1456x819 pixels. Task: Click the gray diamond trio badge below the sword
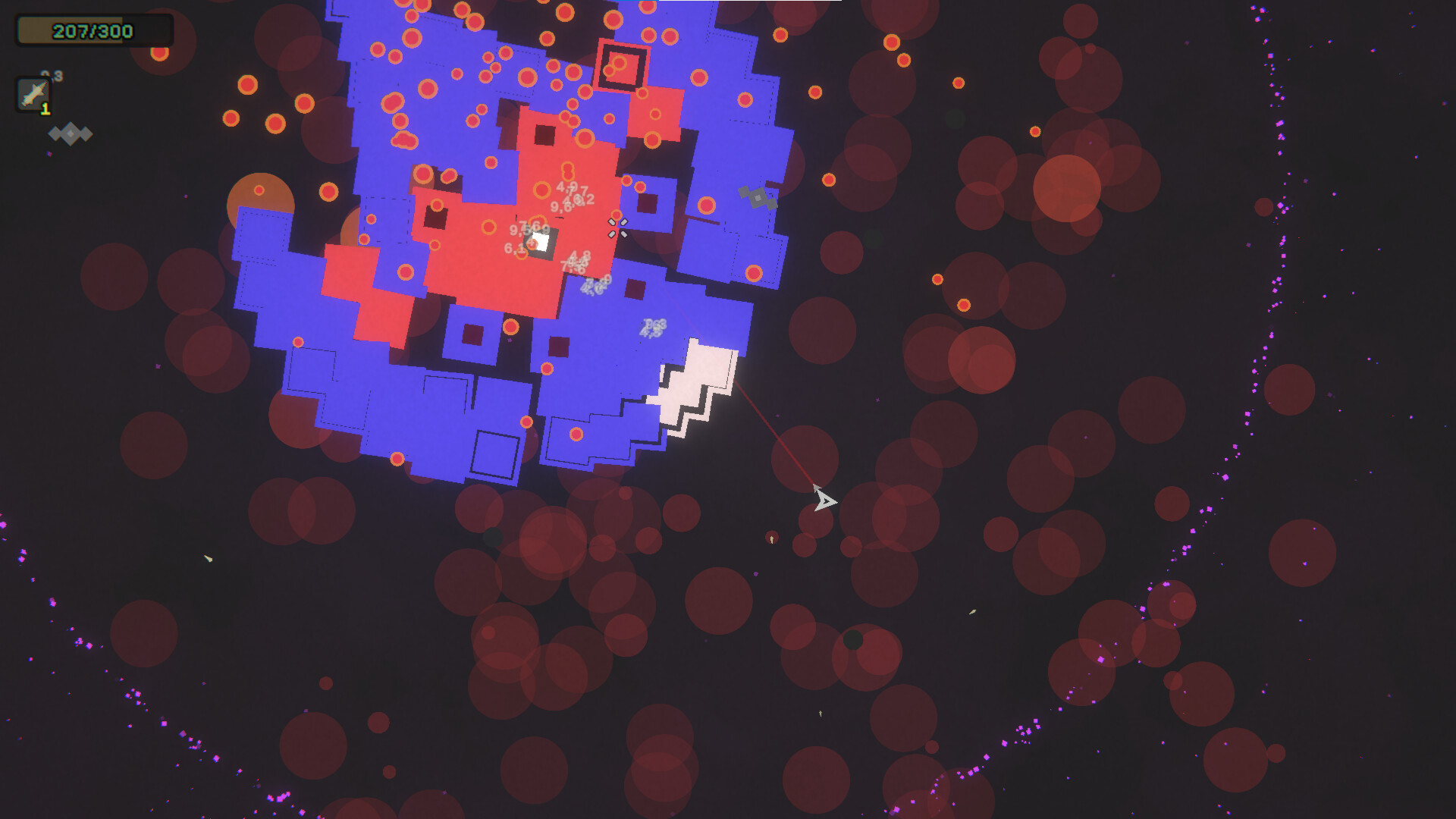coord(71,134)
